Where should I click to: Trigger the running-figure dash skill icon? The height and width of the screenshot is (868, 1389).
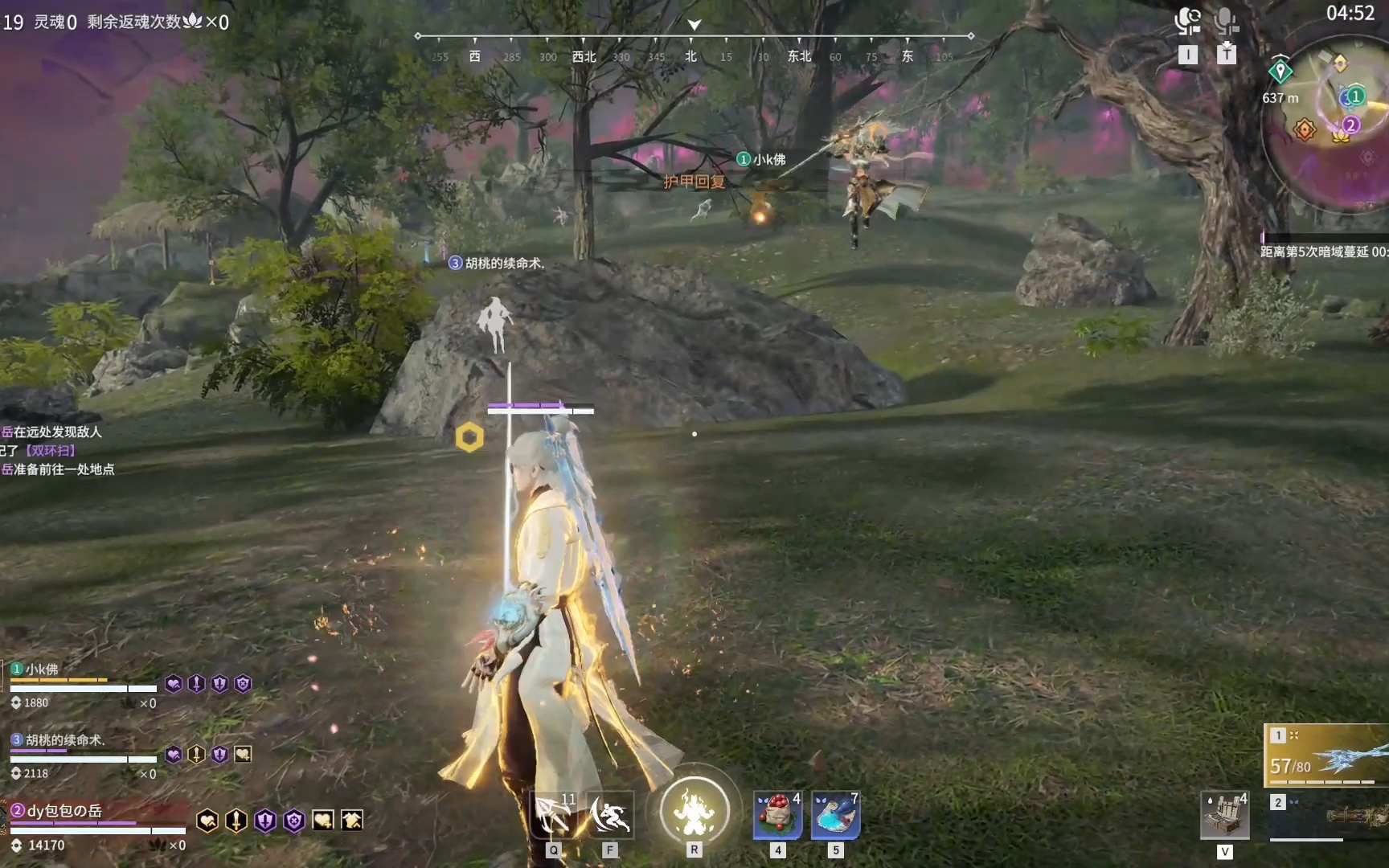(x=610, y=814)
